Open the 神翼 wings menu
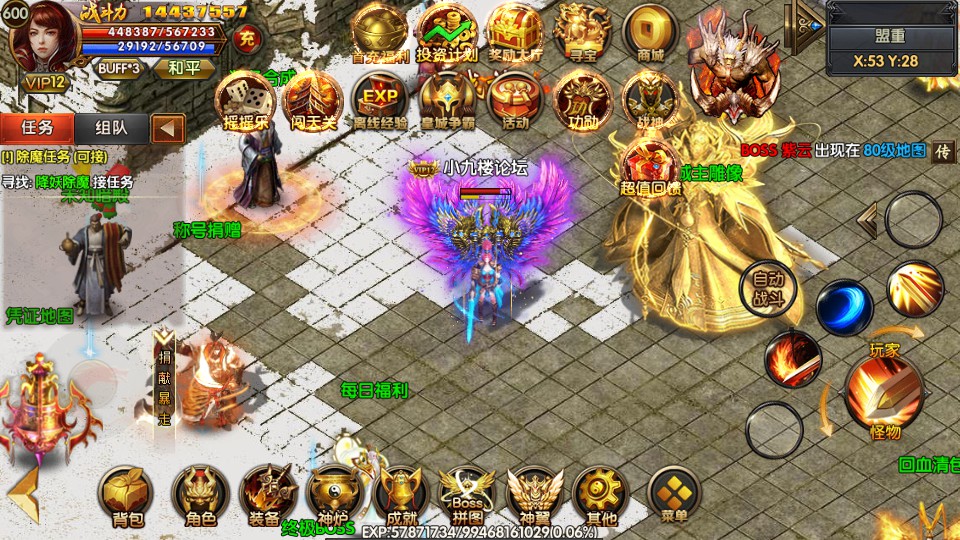This screenshot has width=960, height=540. coord(535,493)
